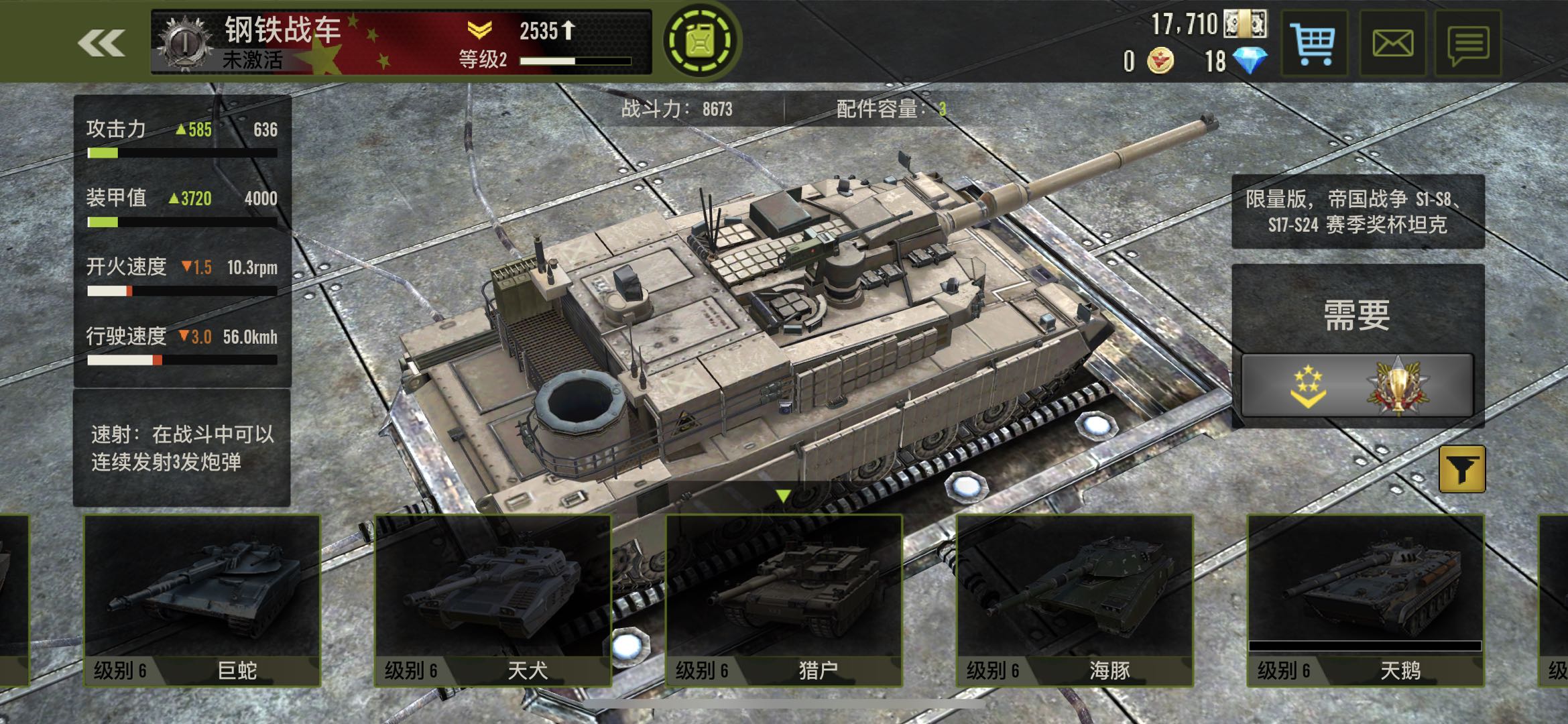Image resolution: width=1568 pixels, height=724 pixels.
Task: Tap the green fuel canister icon
Action: click(701, 42)
